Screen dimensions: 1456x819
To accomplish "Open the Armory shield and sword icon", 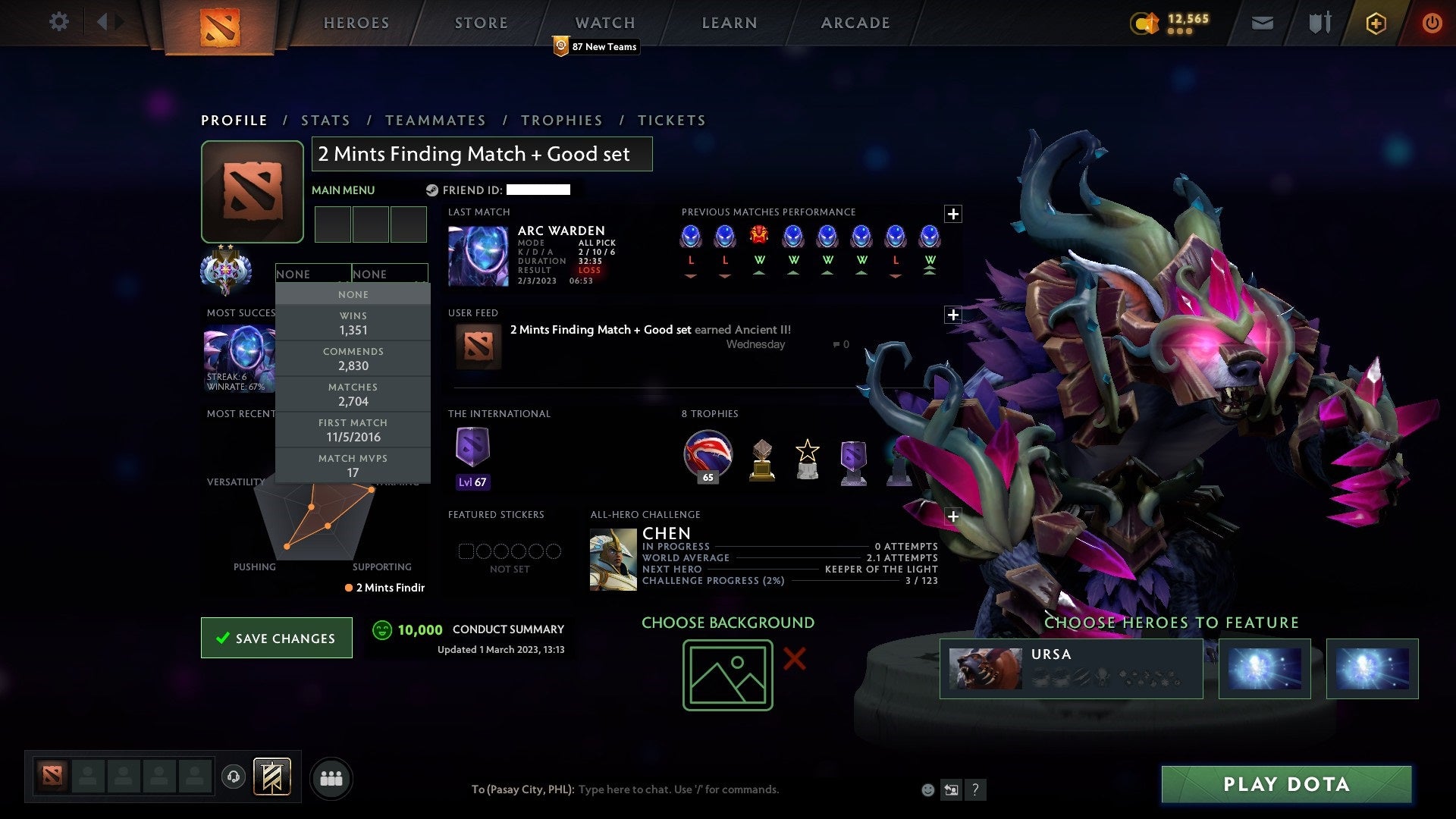I will 1319,22.
